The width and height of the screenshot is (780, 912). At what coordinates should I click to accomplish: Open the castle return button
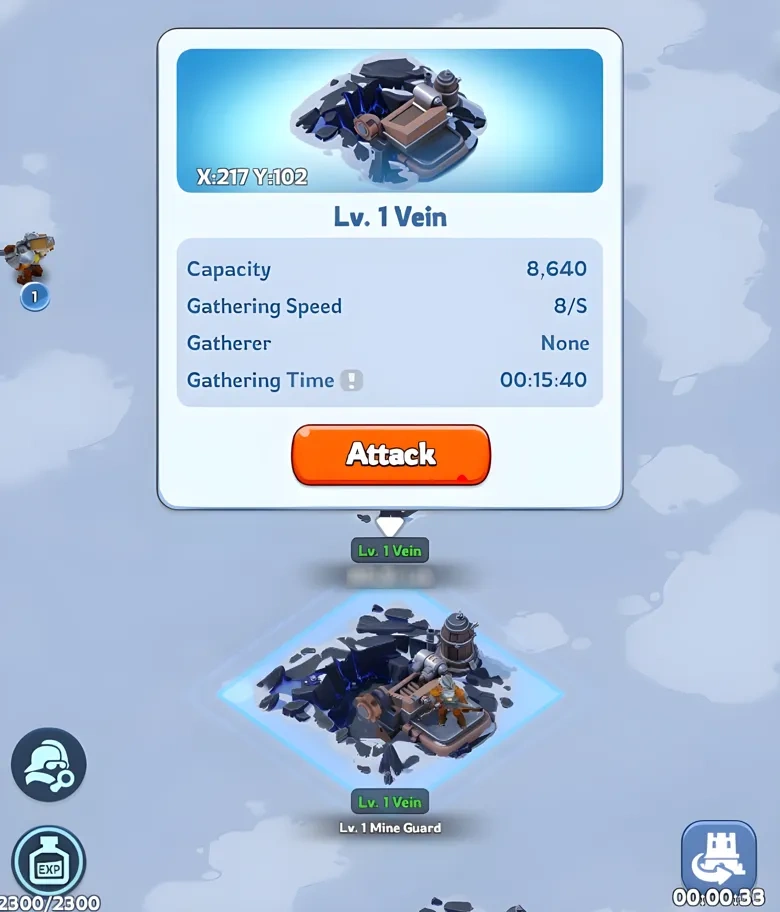point(718,855)
